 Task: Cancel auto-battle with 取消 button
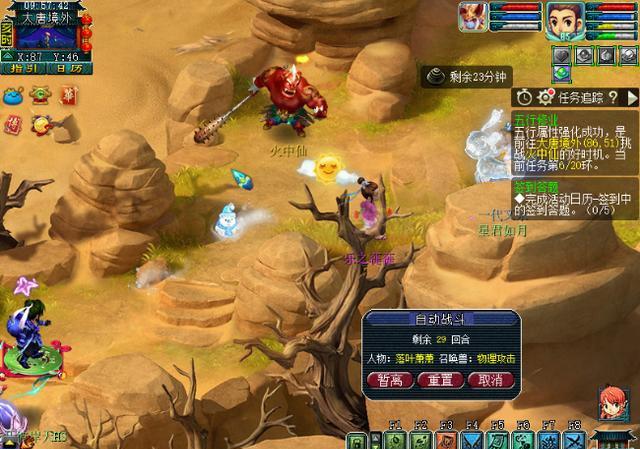490,380
